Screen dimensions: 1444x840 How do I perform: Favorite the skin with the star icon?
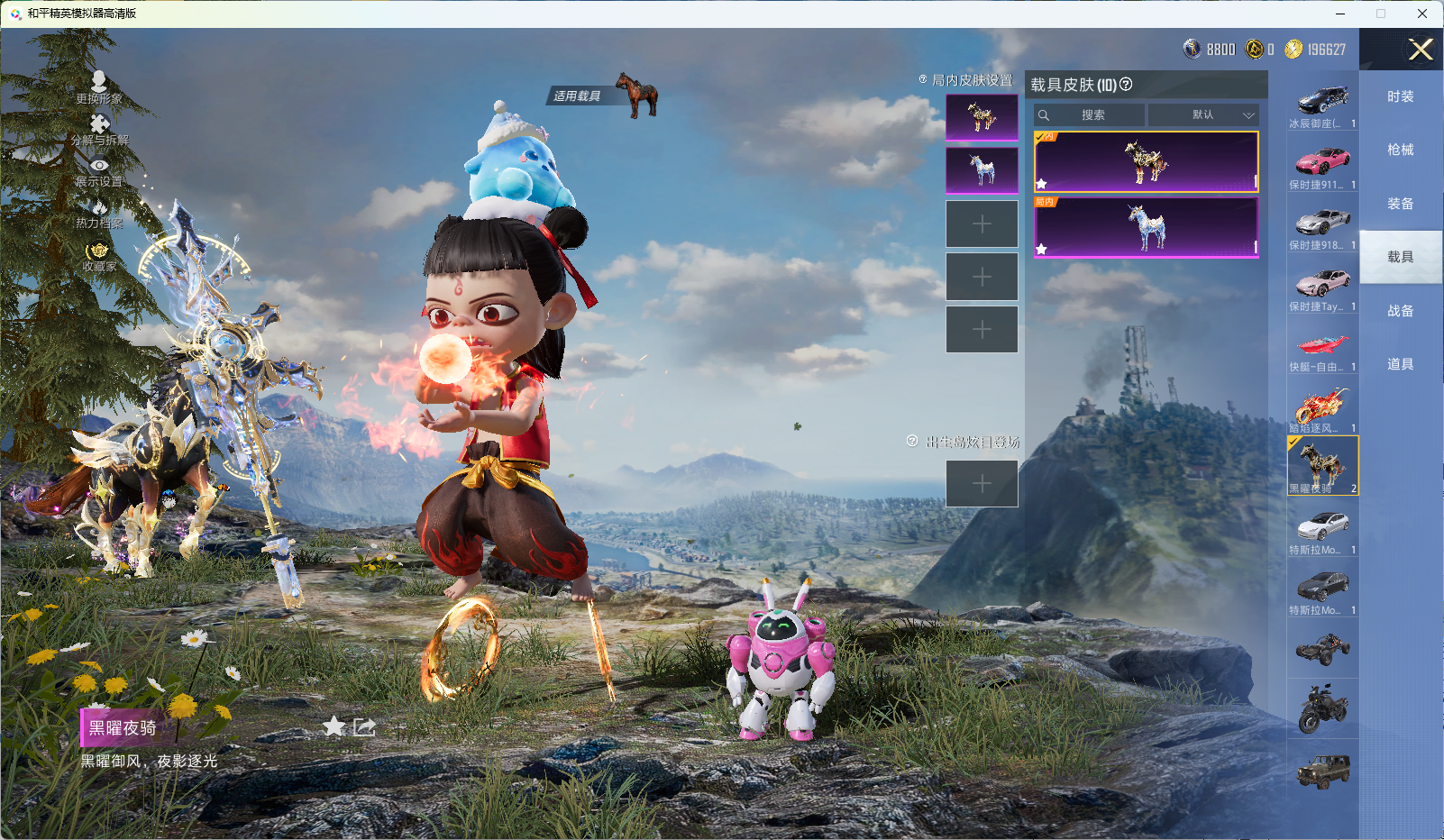[334, 726]
